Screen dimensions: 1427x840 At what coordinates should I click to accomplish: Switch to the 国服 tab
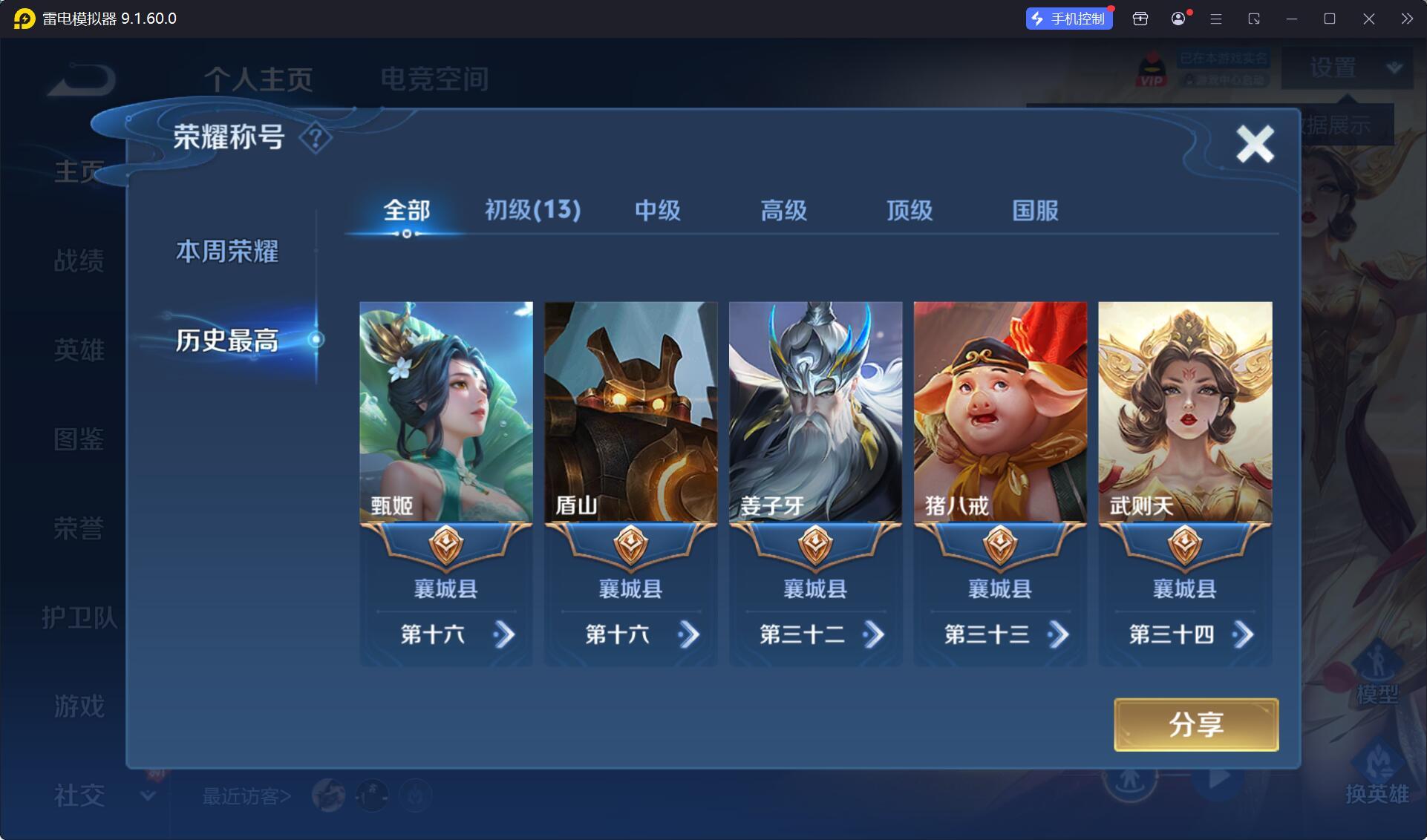(x=1035, y=211)
